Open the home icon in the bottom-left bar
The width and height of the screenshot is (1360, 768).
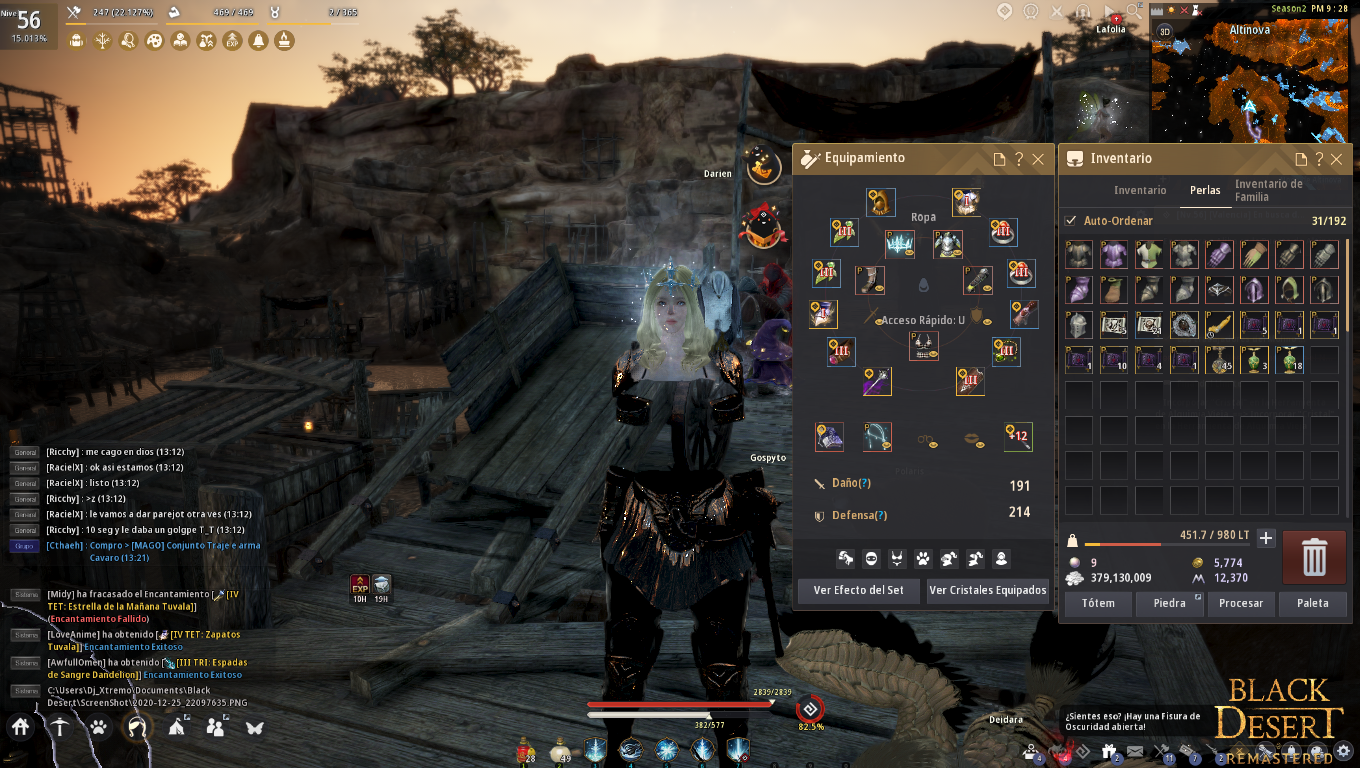[x=21, y=727]
